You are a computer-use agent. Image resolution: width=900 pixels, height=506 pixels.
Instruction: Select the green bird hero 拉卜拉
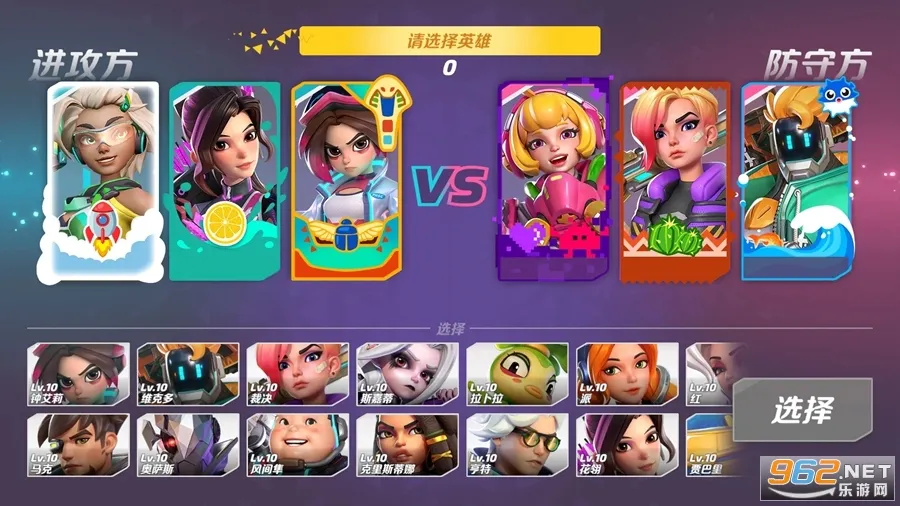point(517,373)
